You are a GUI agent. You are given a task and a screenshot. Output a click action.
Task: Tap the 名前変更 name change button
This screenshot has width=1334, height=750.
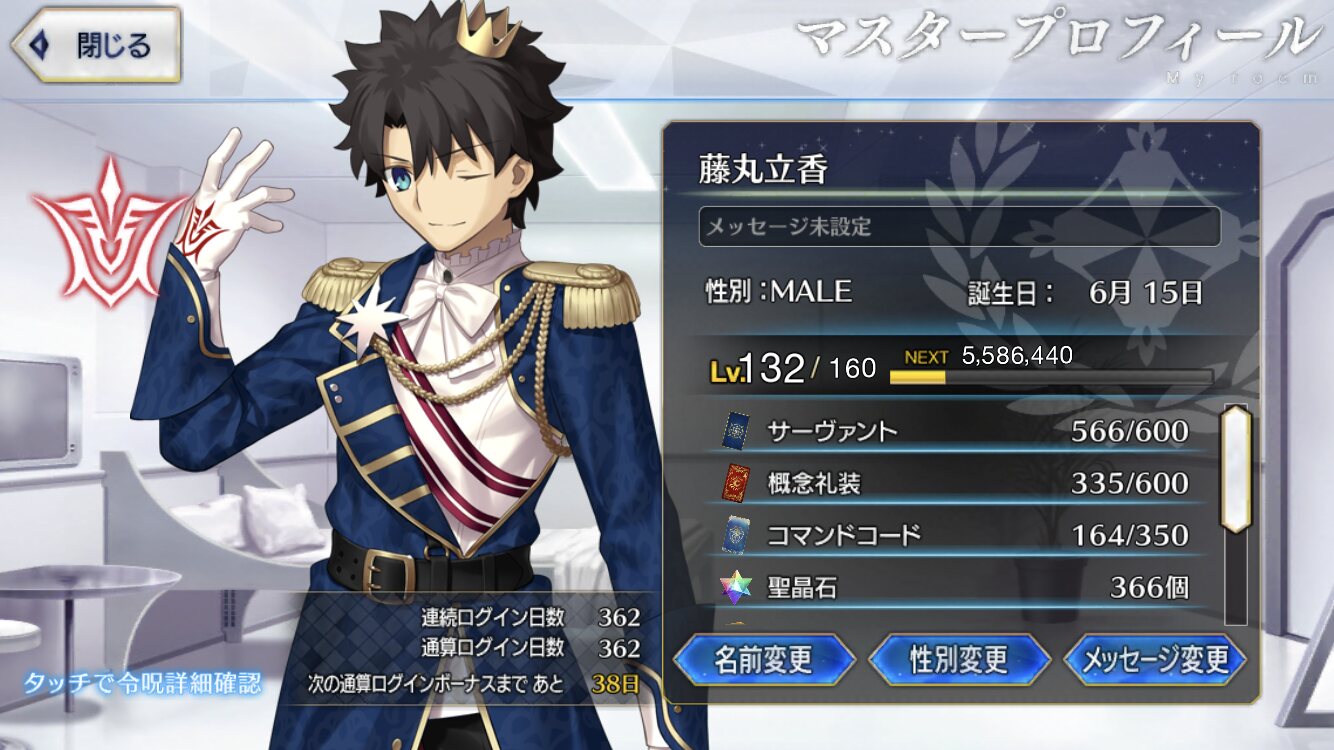(x=764, y=659)
